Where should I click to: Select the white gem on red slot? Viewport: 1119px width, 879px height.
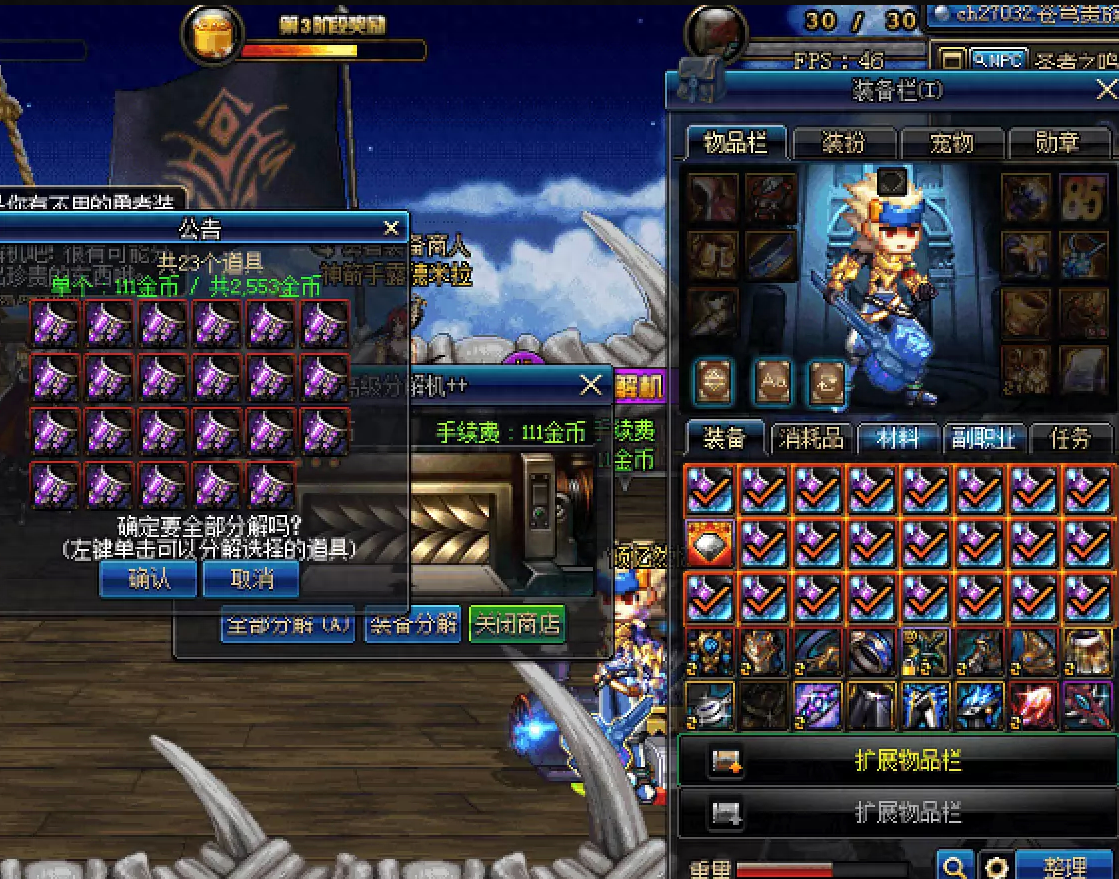click(x=710, y=544)
